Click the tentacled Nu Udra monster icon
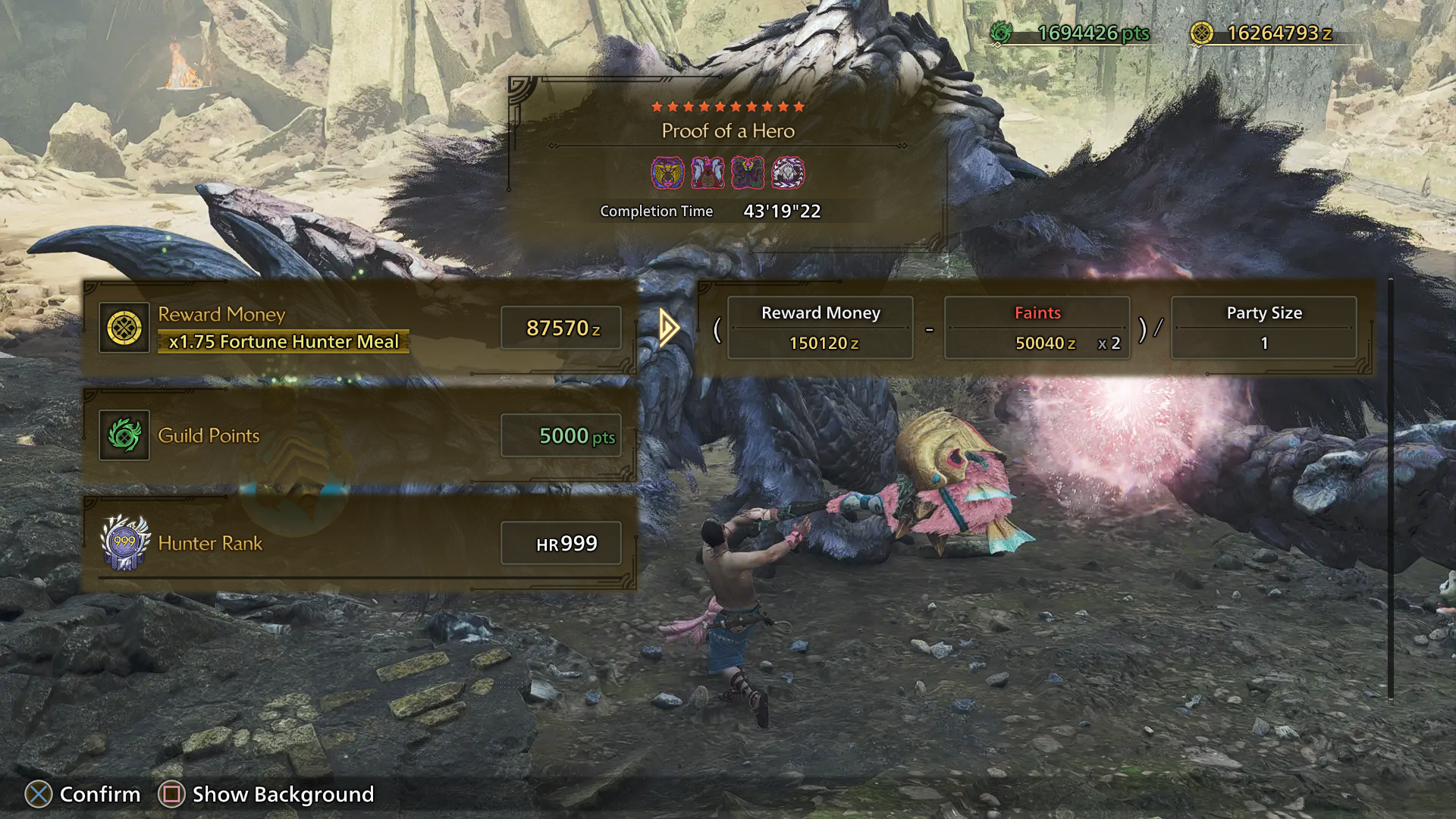The height and width of the screenshot is (819, 1456). [748, 173]
